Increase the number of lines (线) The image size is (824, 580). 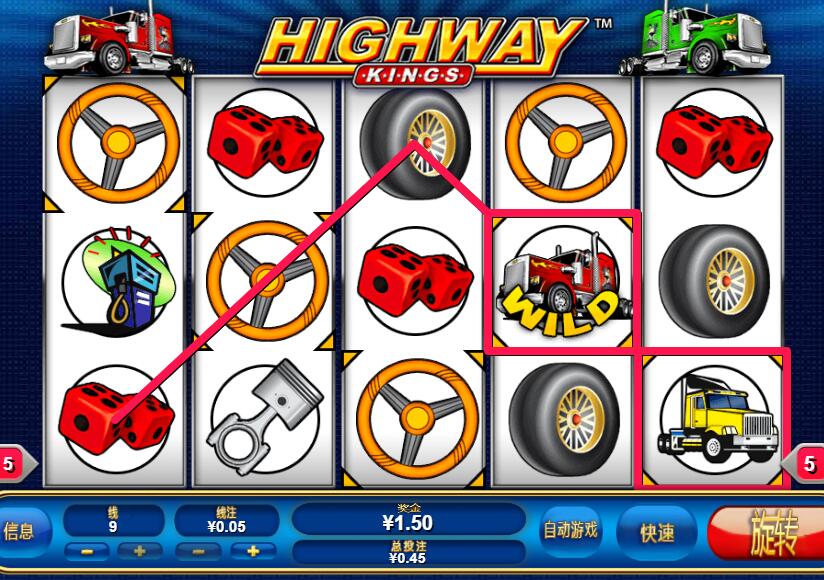[140, 551]
